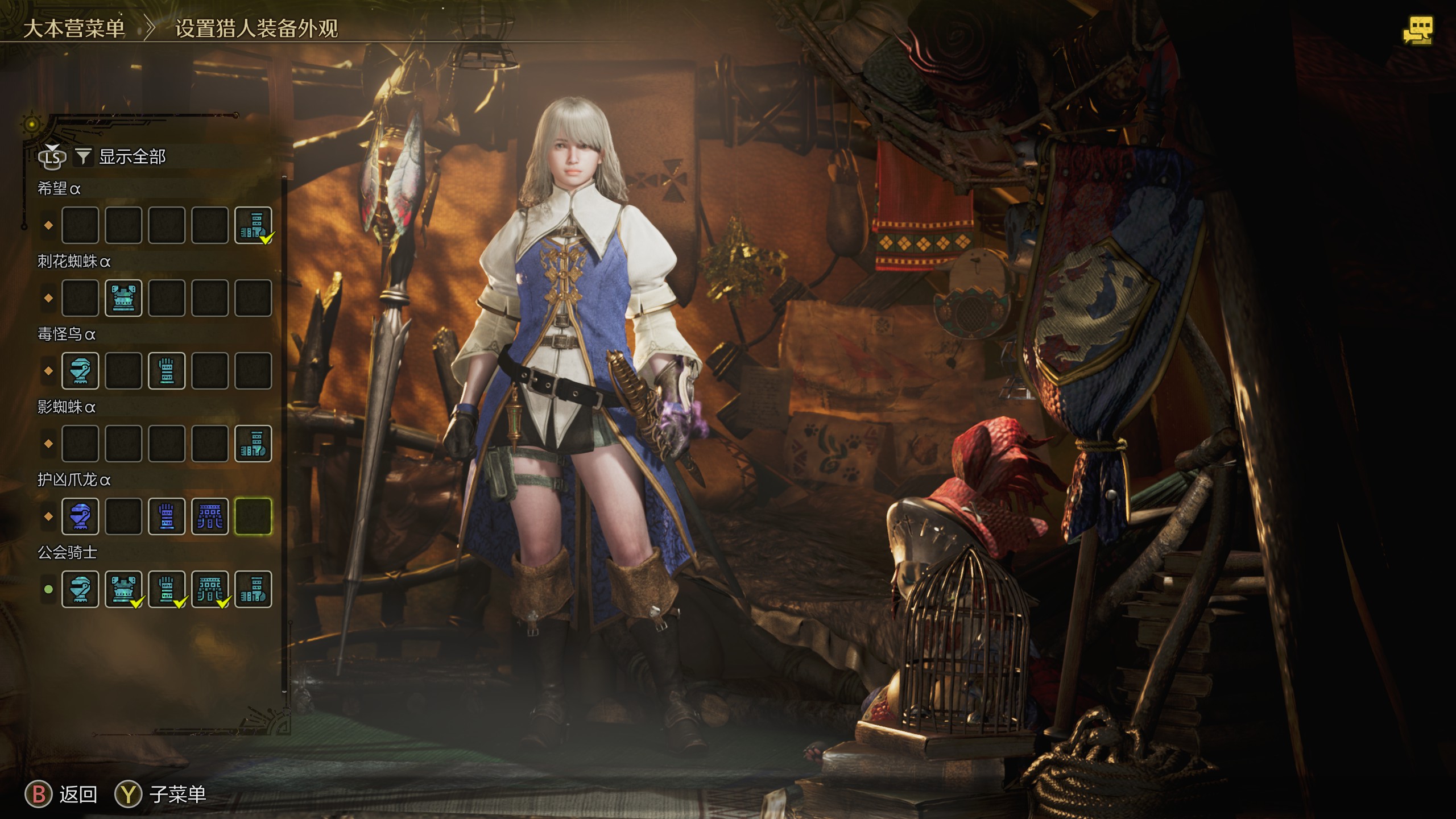Screen dimensions: 1456x819
Task: Open the 显示全部 filter
Action: (x=131, y=156)
